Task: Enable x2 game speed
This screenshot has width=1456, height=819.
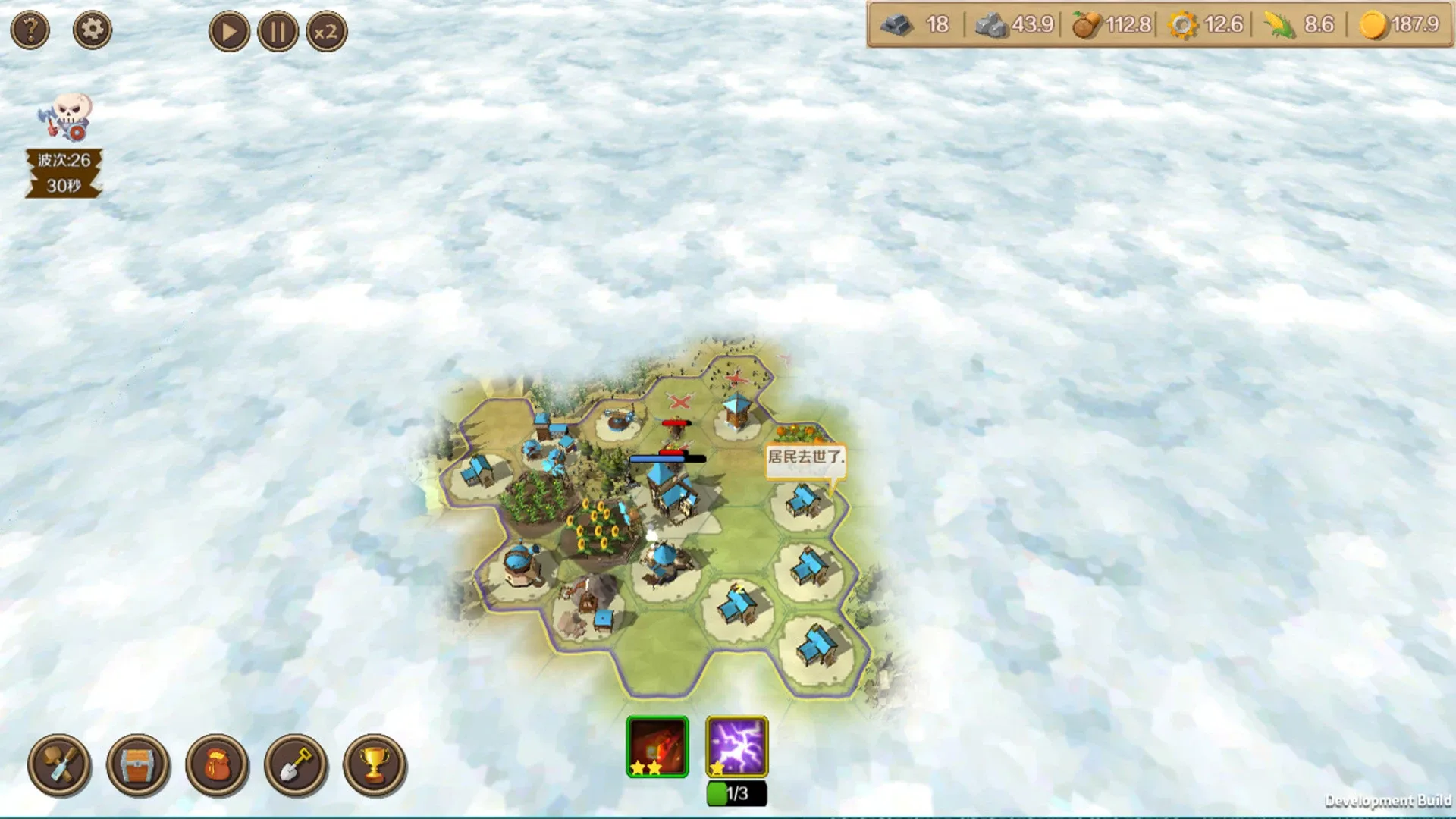Action: click(x=325, y=31)
